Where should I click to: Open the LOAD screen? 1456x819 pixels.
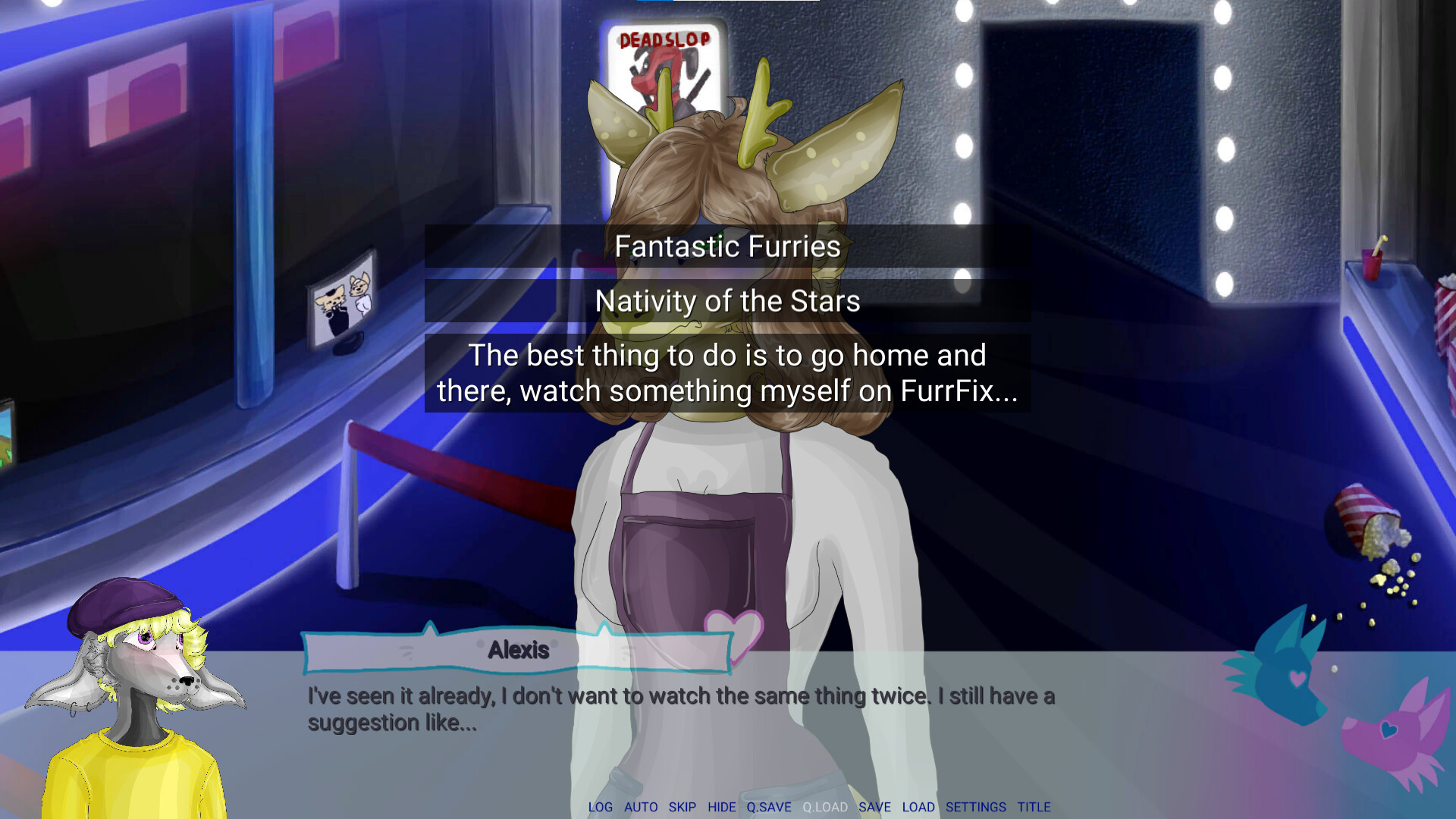coord(918,807)
